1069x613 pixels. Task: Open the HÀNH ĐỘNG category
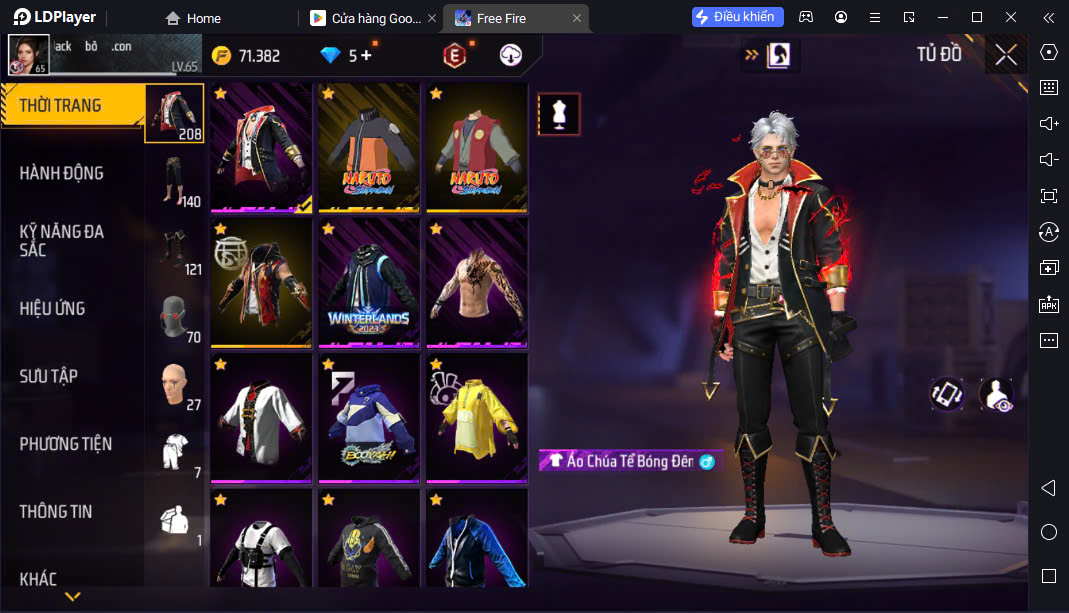click(x=62, y=173)
